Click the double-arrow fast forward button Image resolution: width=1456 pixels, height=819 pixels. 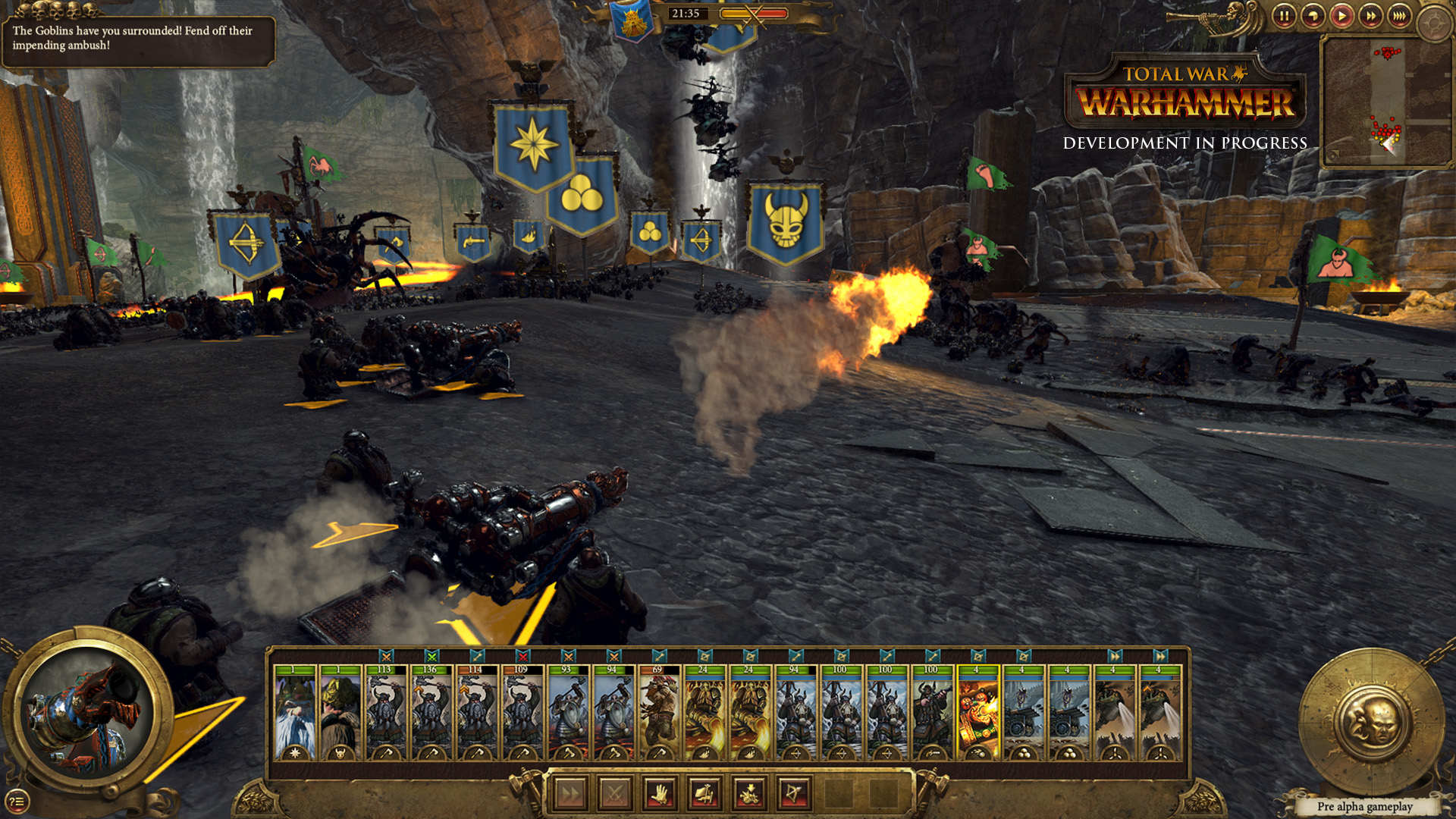coord(1370,16)
